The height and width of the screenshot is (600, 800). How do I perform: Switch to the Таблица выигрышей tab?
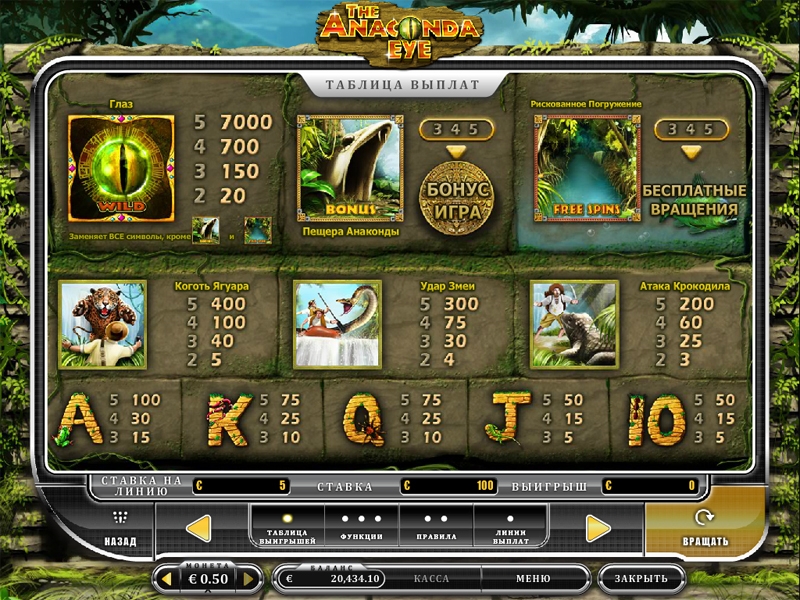coord(287,527)
